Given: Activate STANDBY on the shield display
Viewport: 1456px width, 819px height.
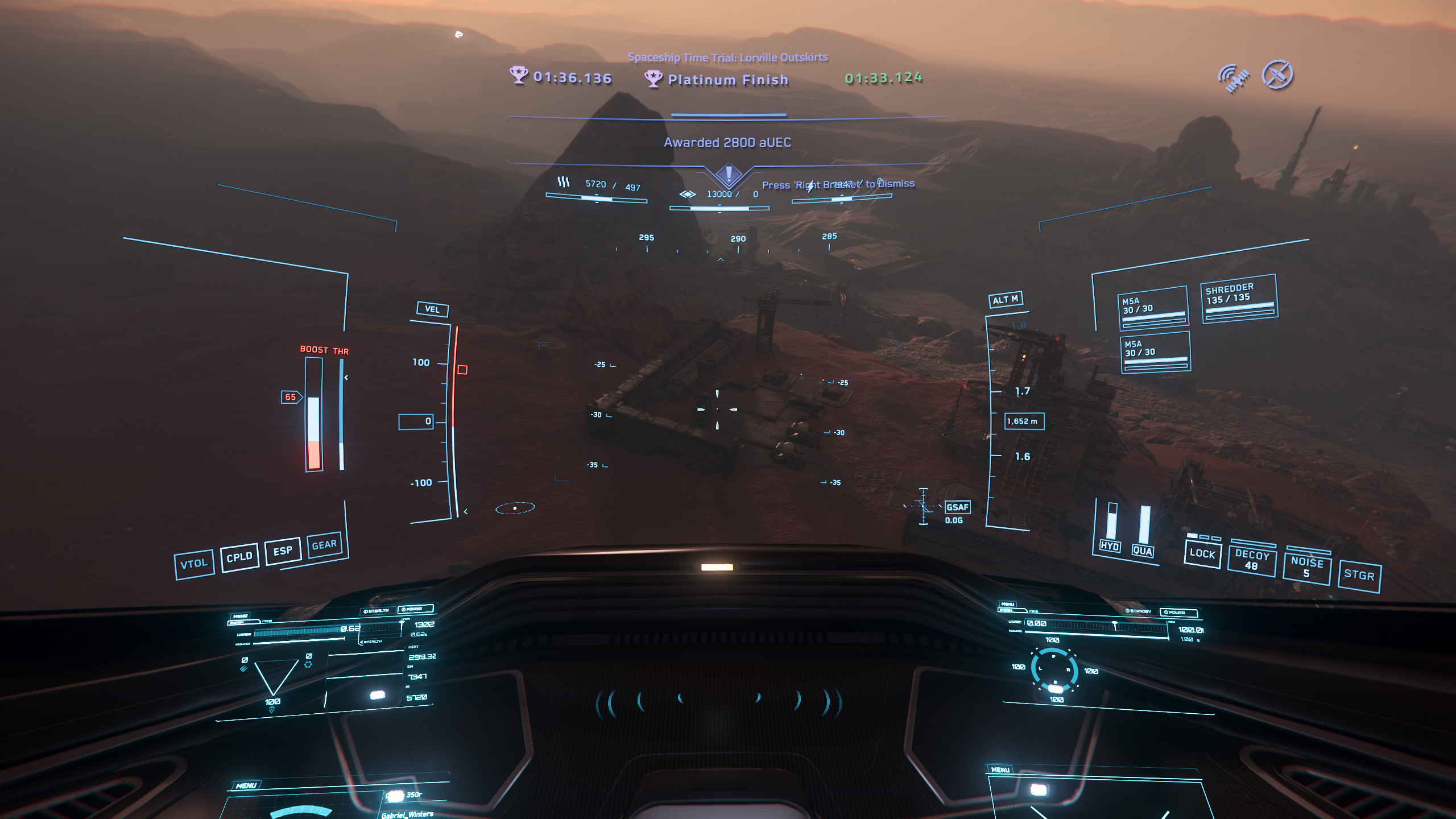Looking at the screenshot, I should click(x=1139, y=611).
